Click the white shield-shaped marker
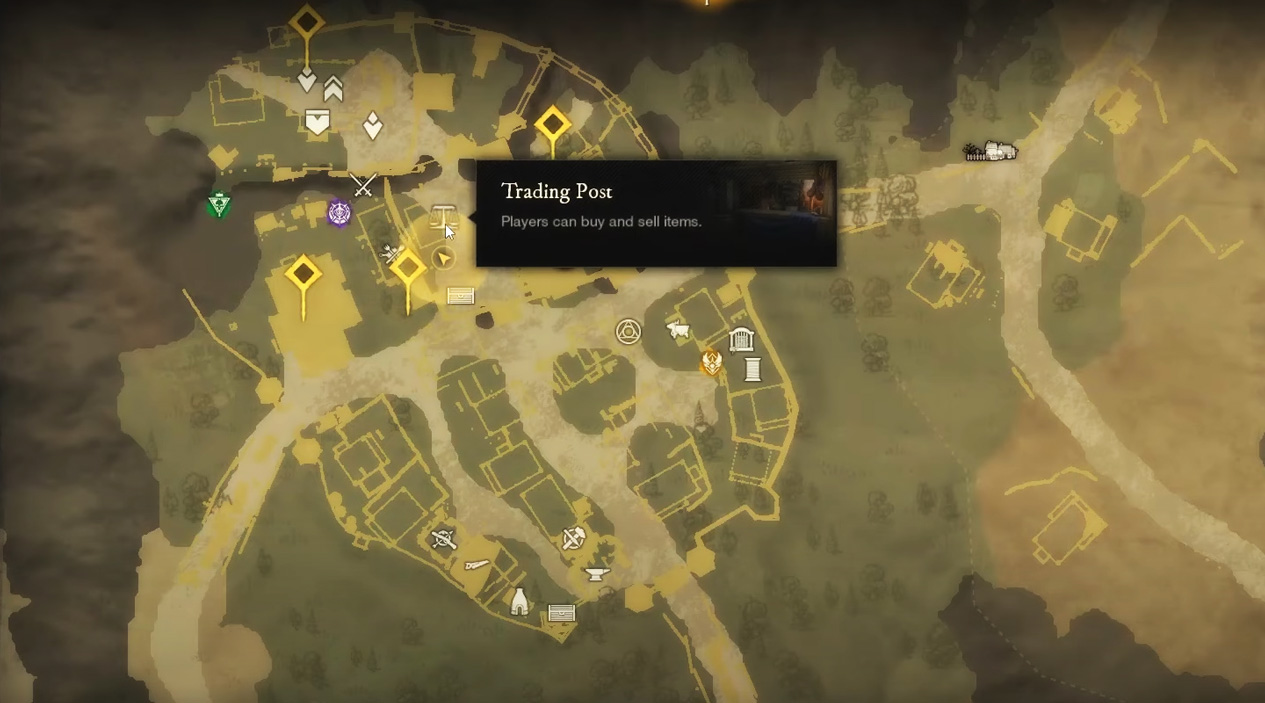The height and width of the screenshot is (703, 1265). tap(317, 122)
